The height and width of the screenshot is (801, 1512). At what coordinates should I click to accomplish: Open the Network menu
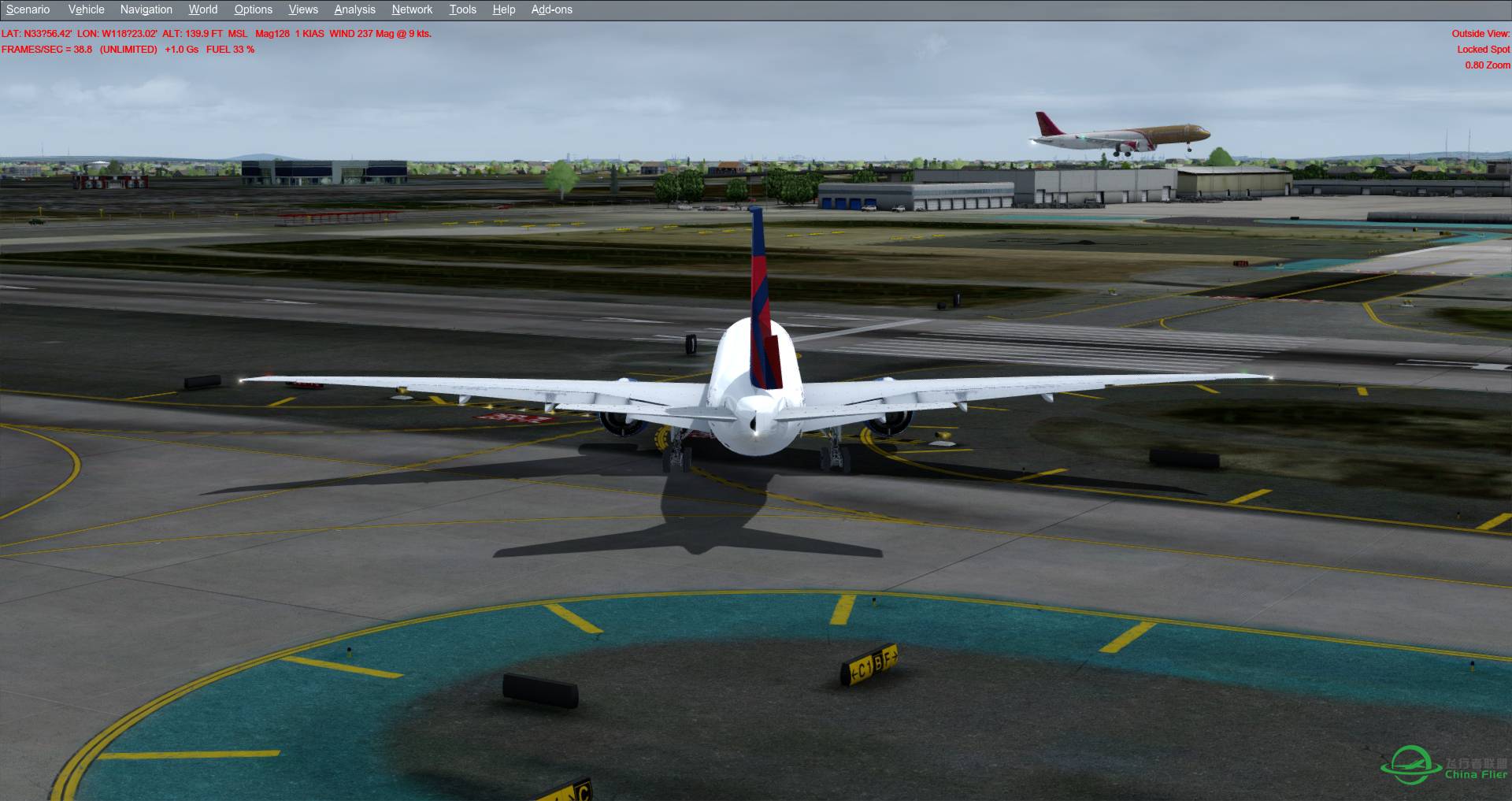tap(411, 9)
